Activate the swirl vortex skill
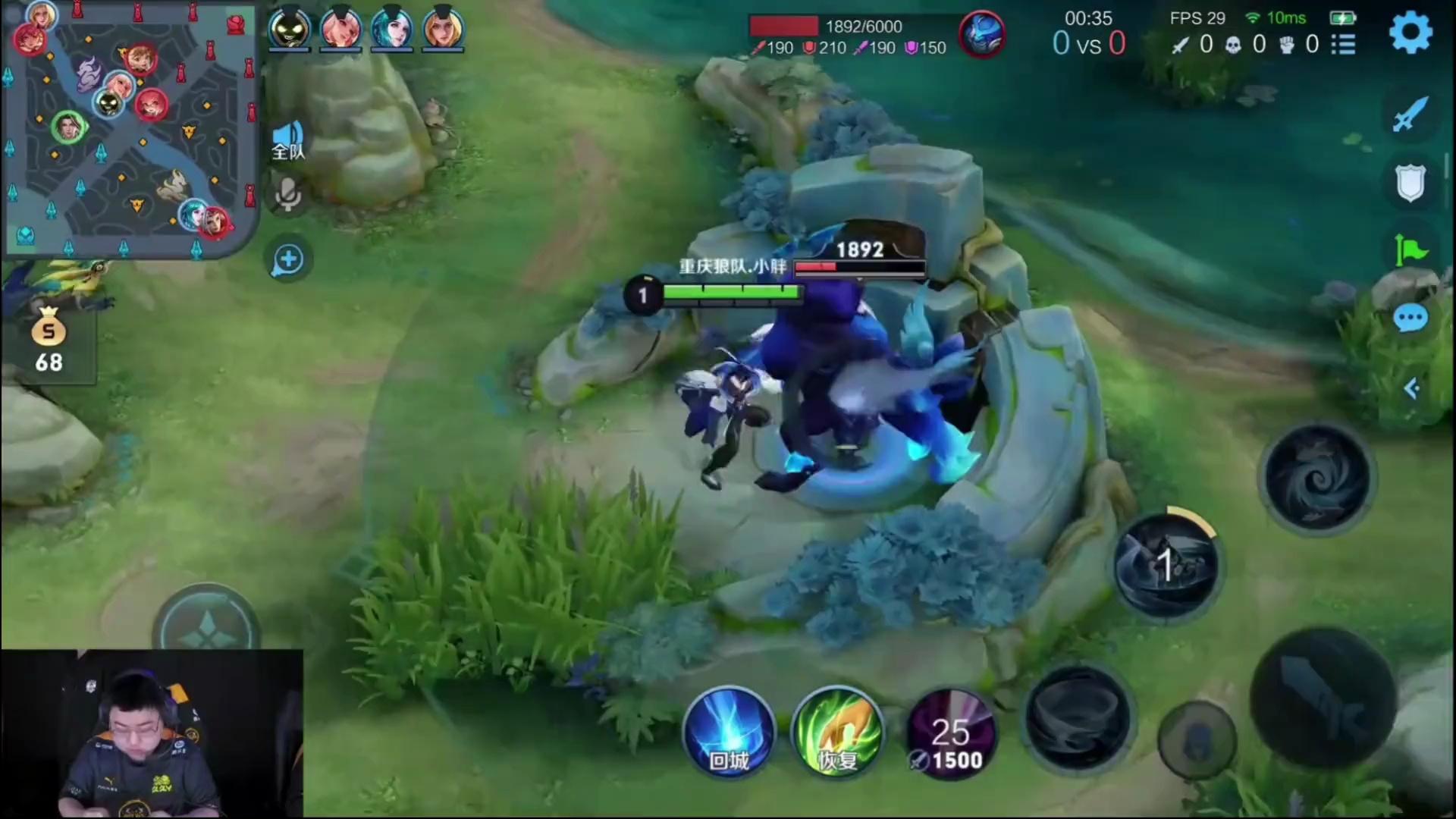The image size is (1456, 819). 1318,479
